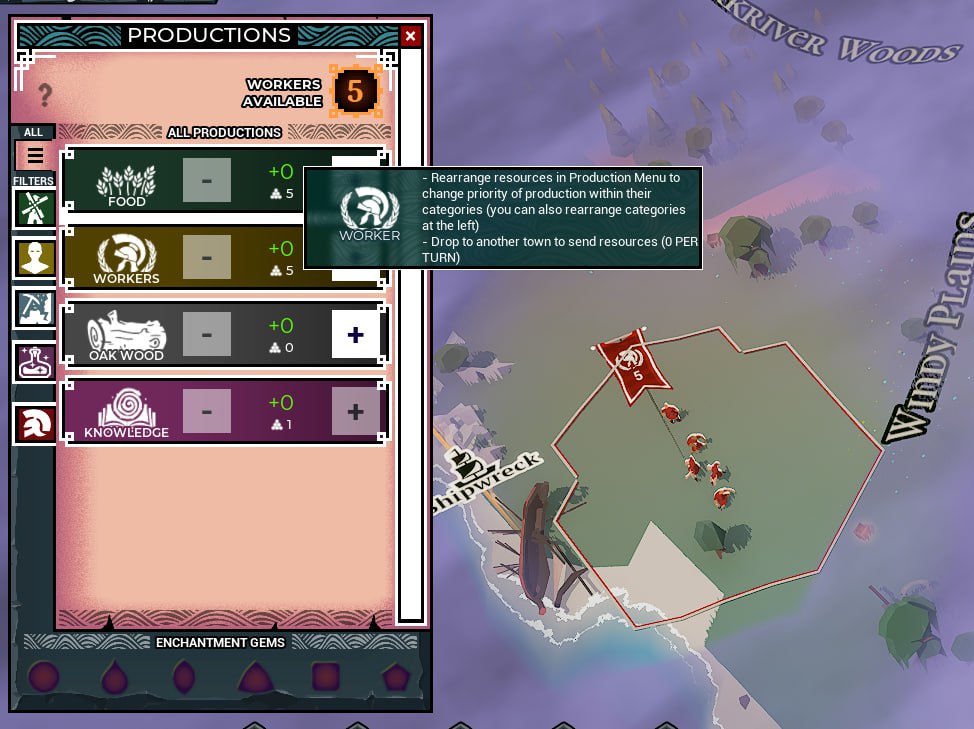Select the person silhouette filter
This screenshot has height=729, width=974.
35,257
